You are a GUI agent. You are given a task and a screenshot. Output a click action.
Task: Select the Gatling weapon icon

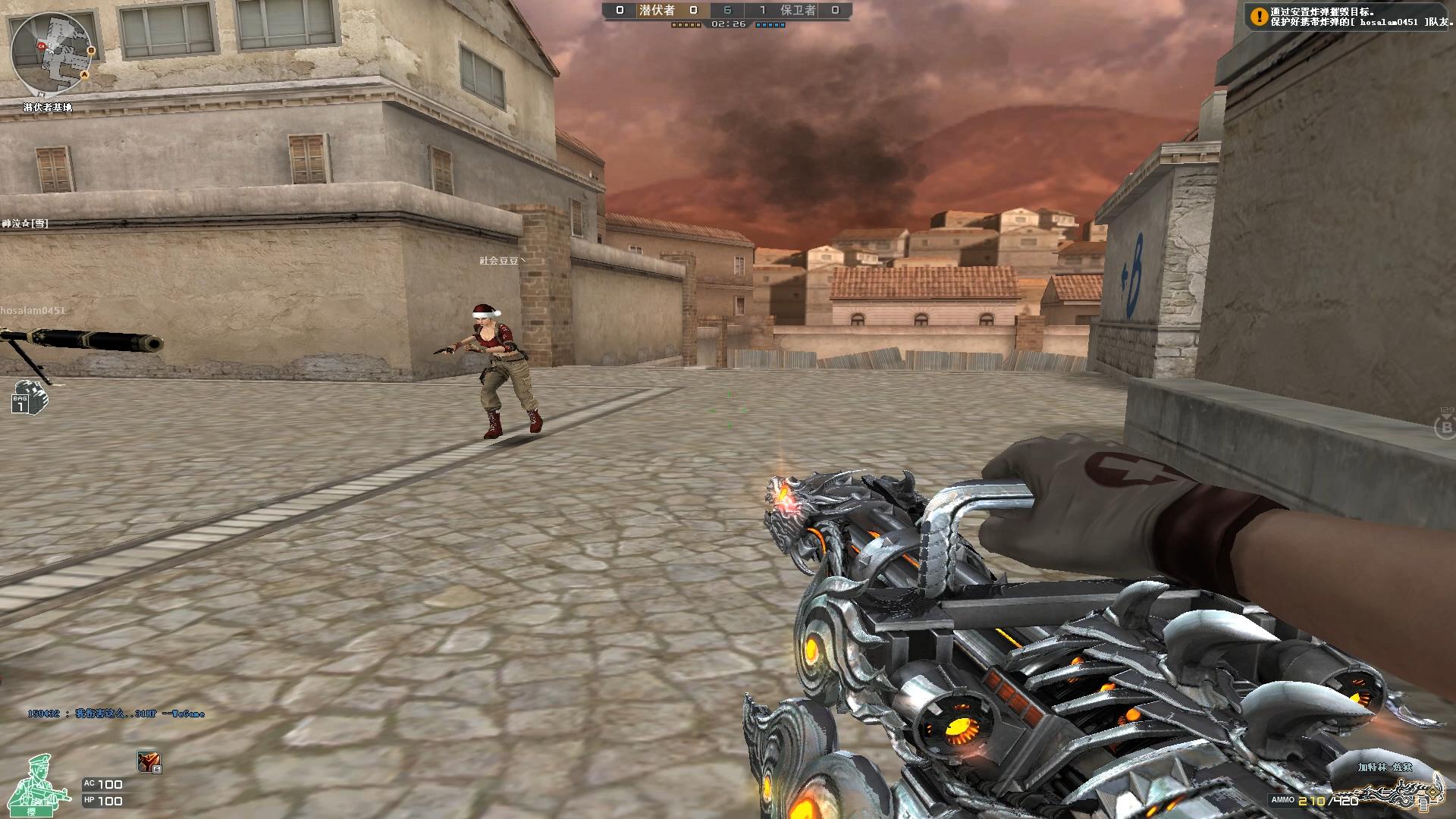tap(1403, 792)
